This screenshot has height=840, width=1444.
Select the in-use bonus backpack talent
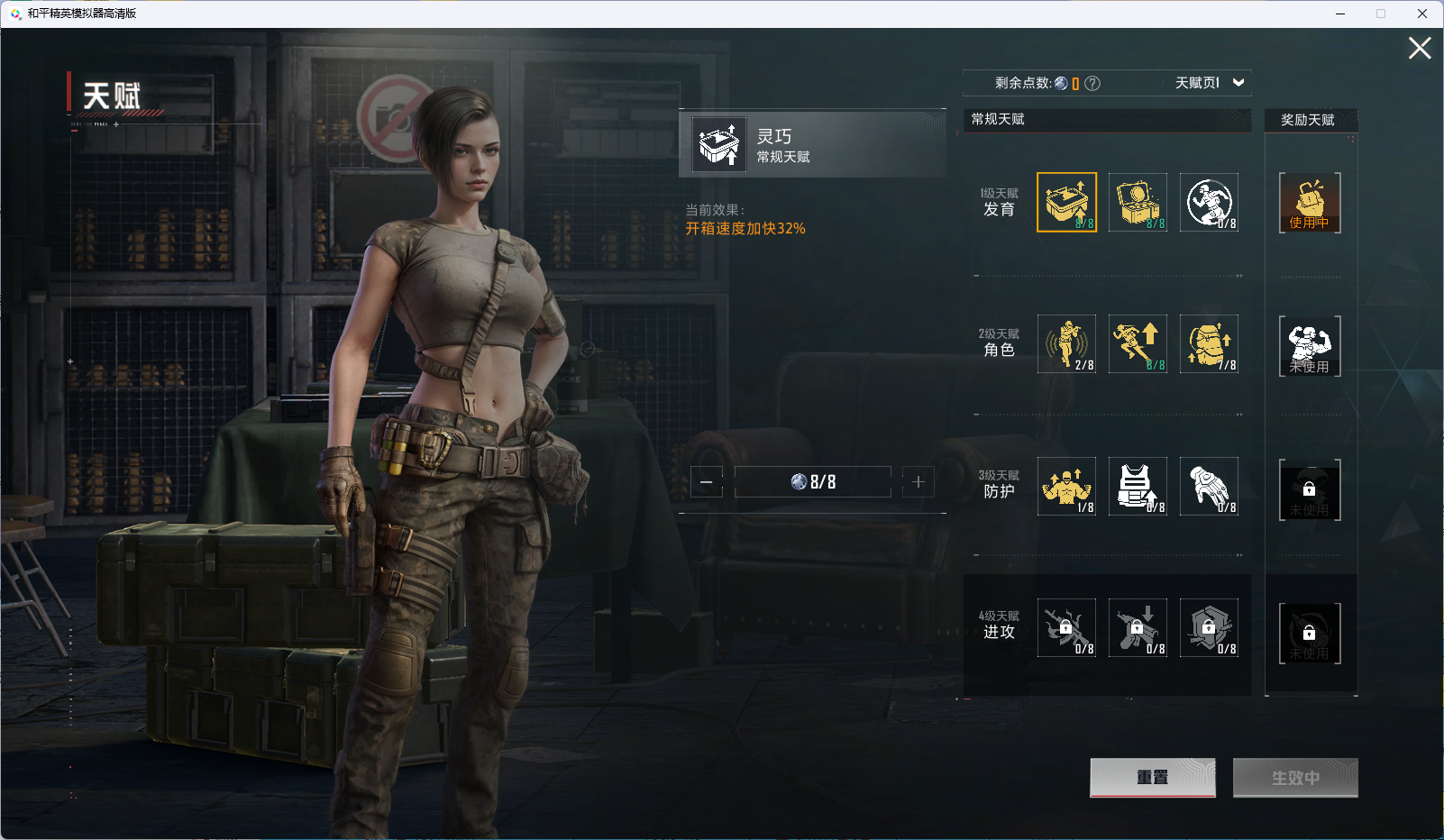click(1310, 203)
